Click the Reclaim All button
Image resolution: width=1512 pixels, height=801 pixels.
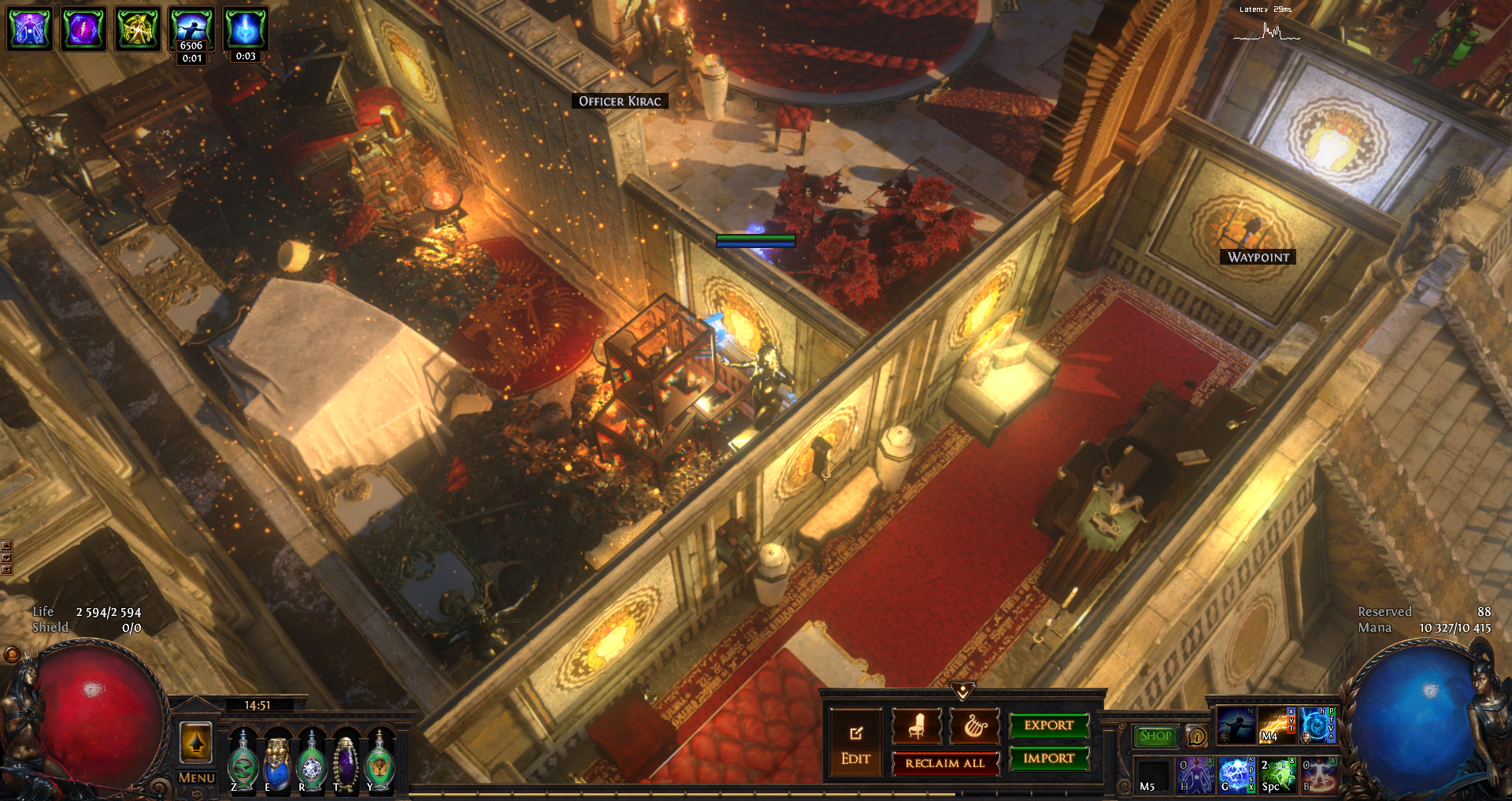(944, 763)
